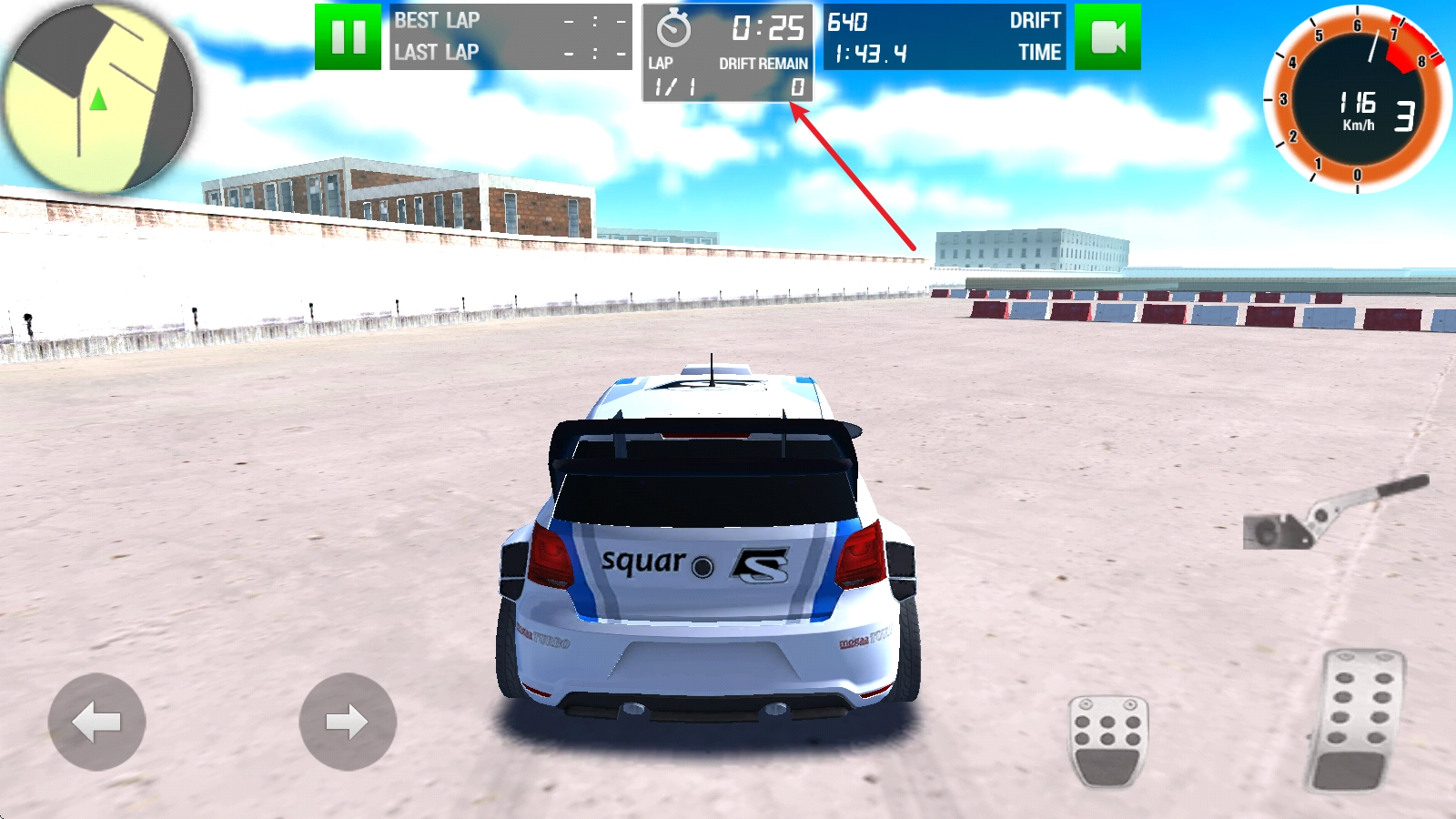Pull the handbrake lever
The image size is (1456, 819).
pyautogui.click(x=1334, y=514)
